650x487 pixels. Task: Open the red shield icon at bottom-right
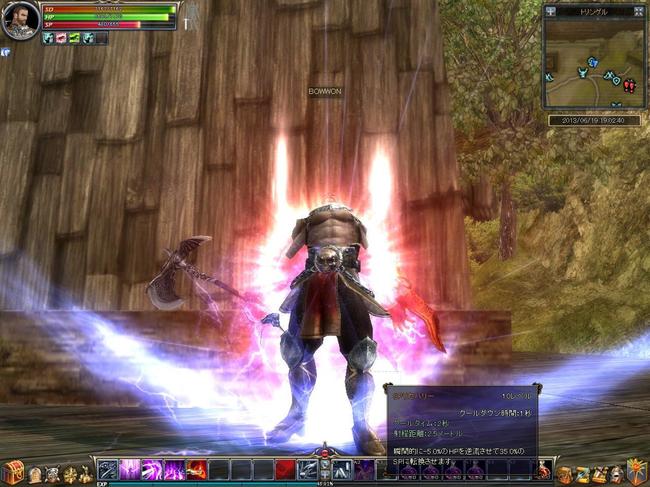pos(636,469)
